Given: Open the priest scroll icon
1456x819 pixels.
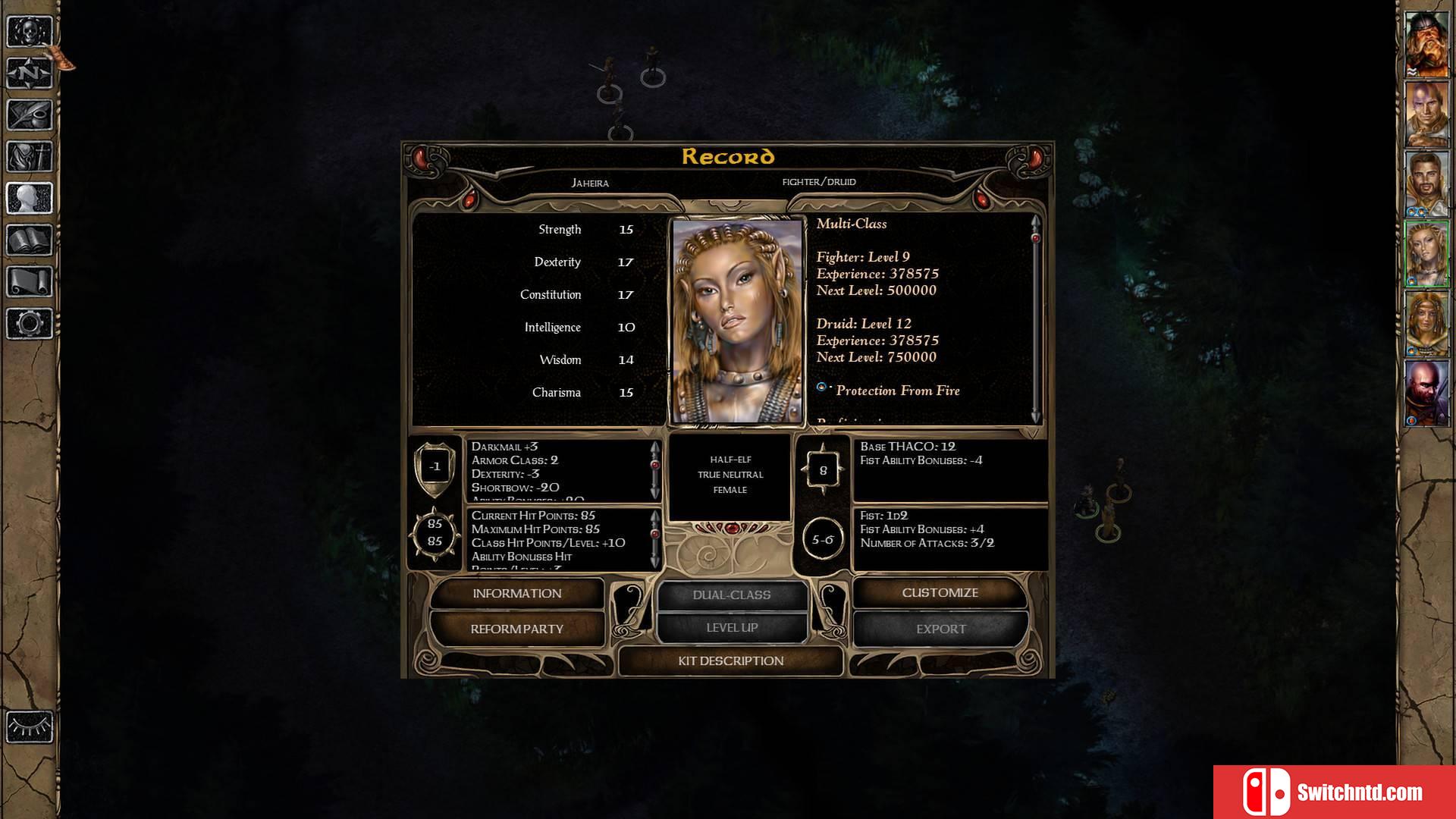Looking at the screenshot, I should 30,282.
